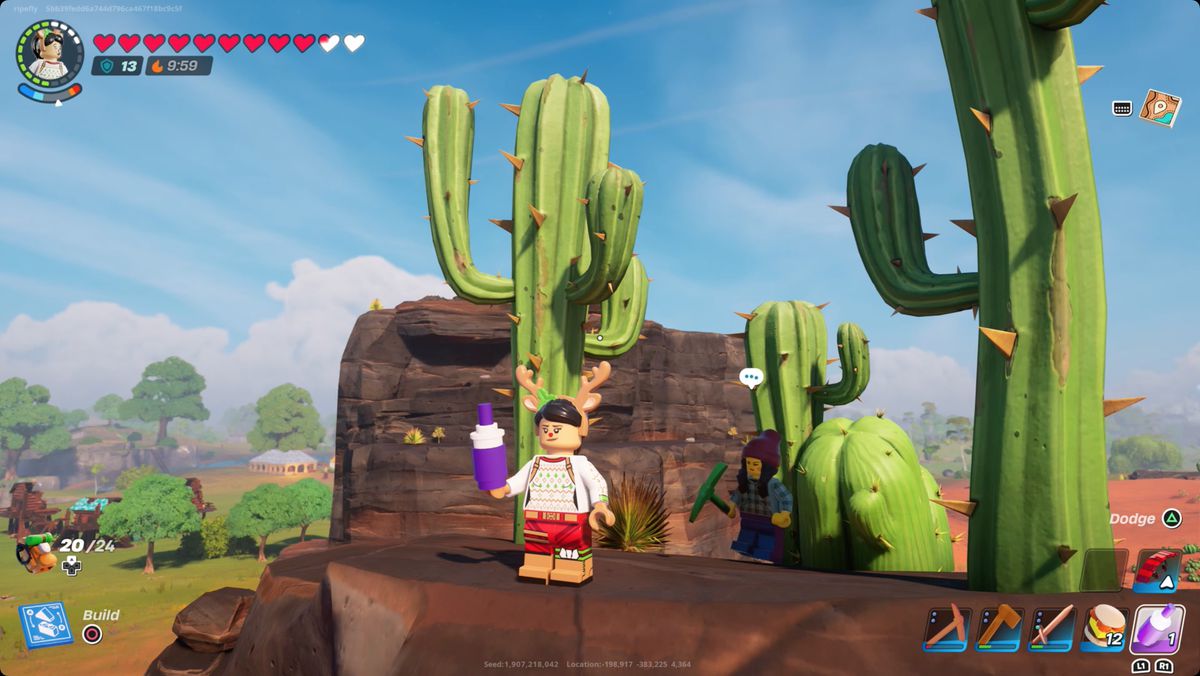Image resolution: width=1200 pixels, height=676 pixels.
Task: Activate the red glider slot
Action: [x=1157, y=570]
